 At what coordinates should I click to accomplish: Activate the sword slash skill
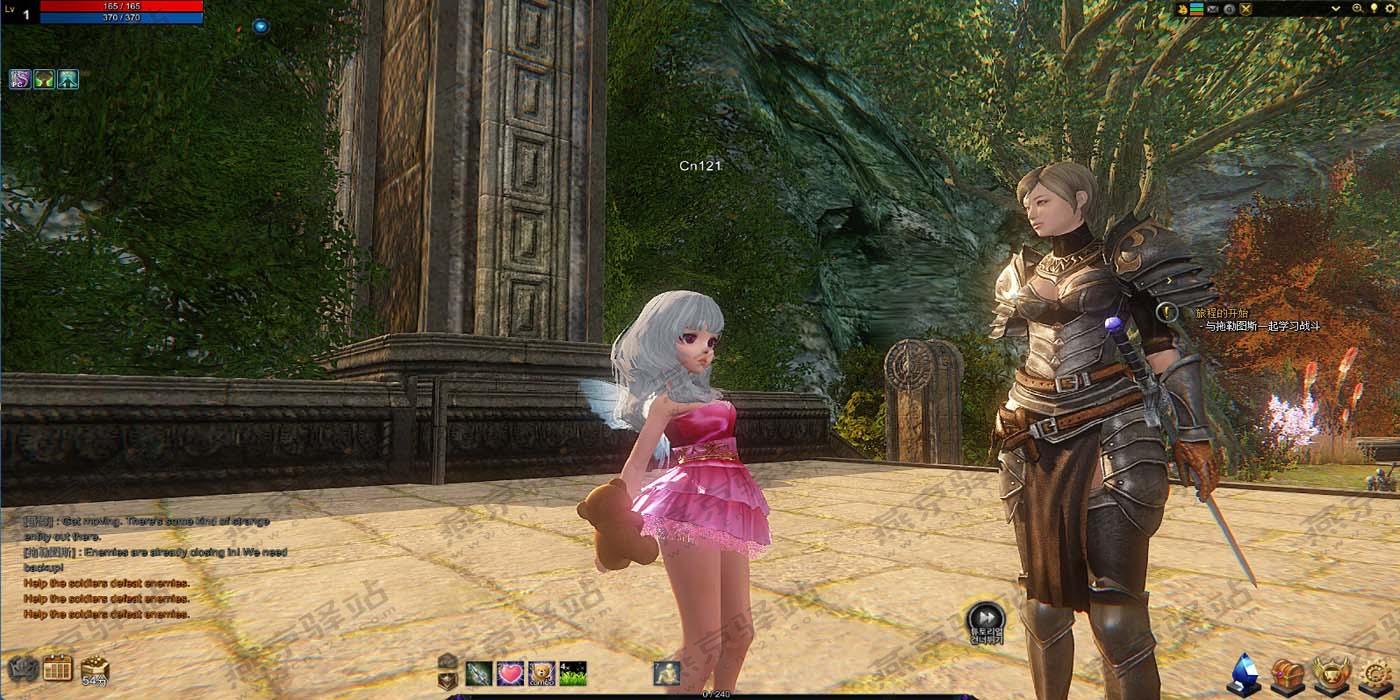click(x=480, y=674)
